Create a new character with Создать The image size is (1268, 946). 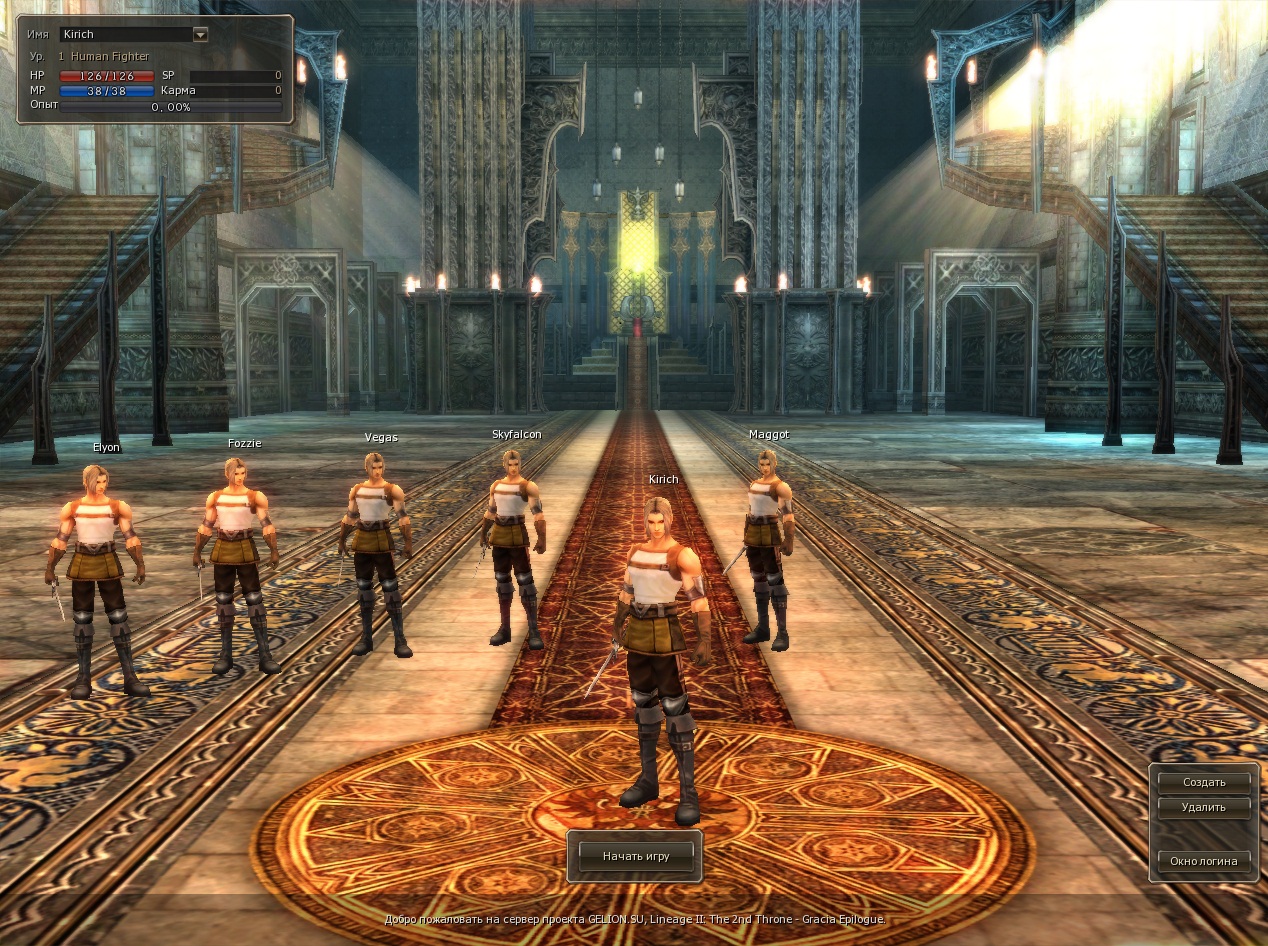point(1203,782)
